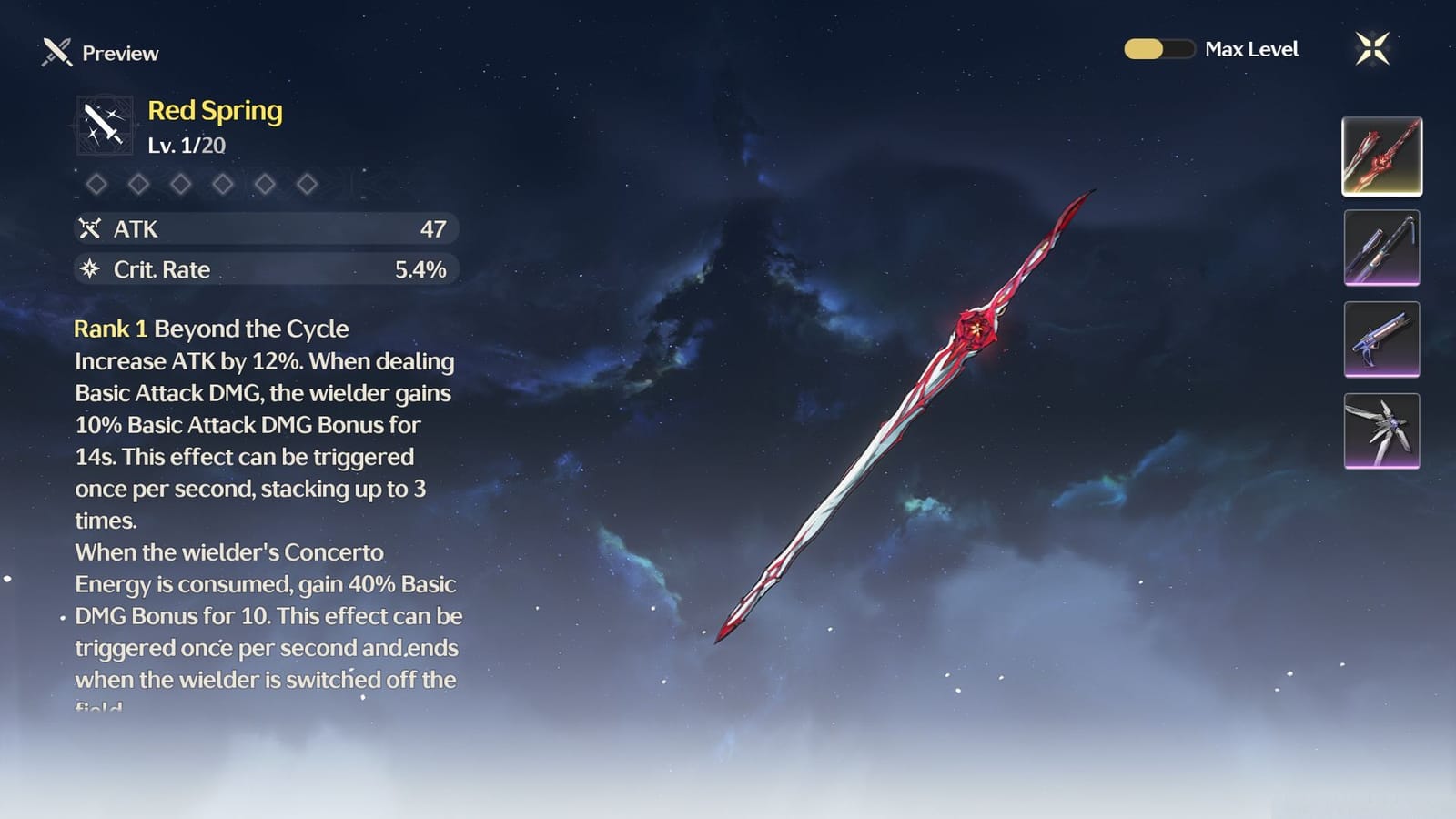This screenshot has height=819, width=1456.
Task: Click the sword Preview icon in the corner
Action: 54,52
